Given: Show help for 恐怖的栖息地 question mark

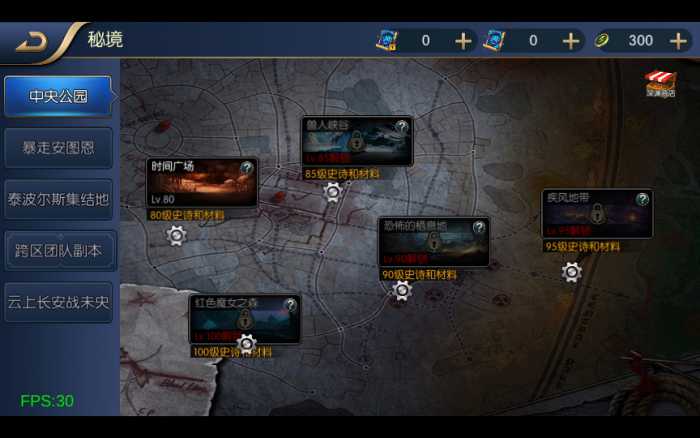Looking at the screenshot, I should coord(479,226).
